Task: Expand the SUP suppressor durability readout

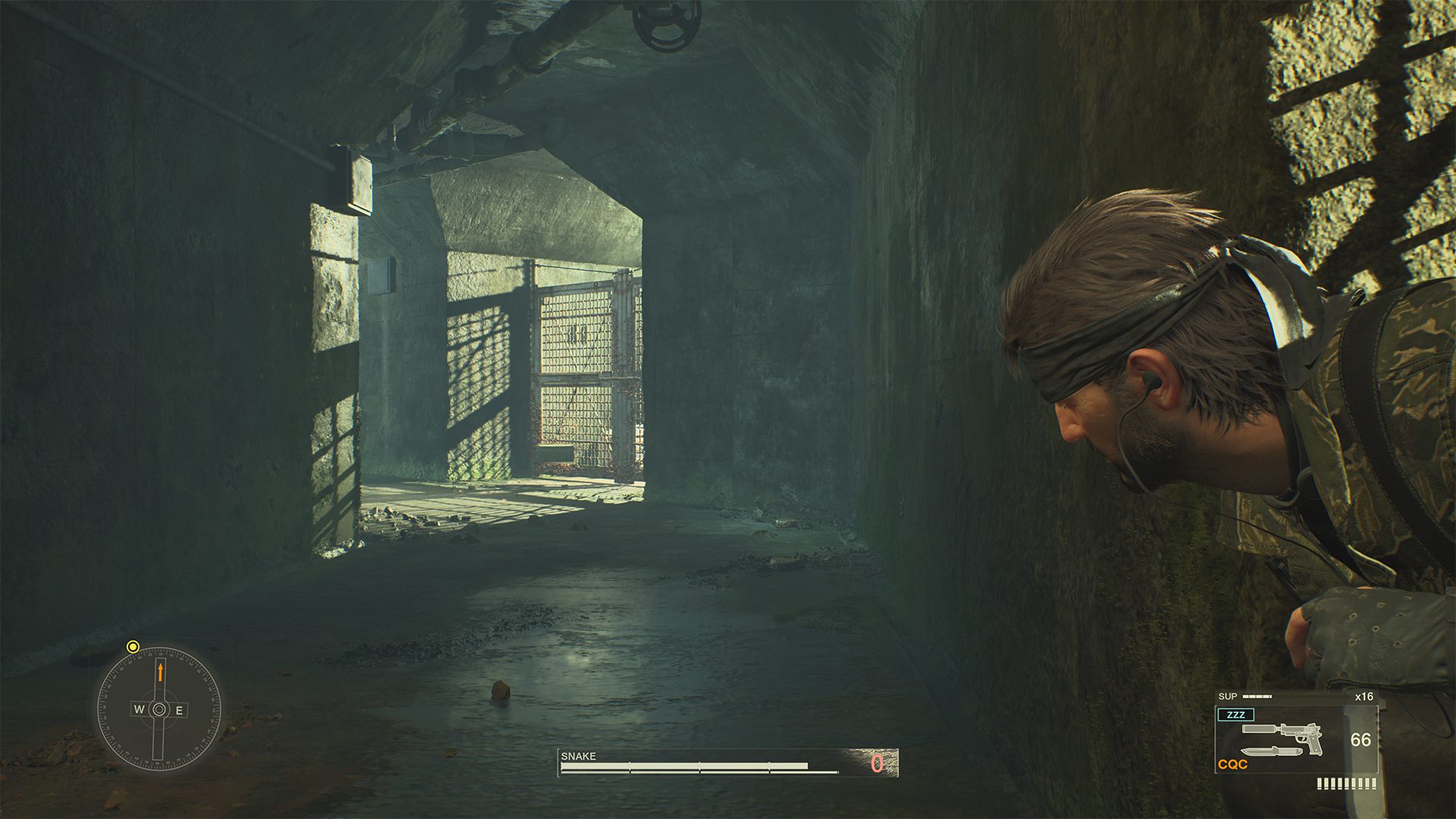Action: (x=1257, y=696)
